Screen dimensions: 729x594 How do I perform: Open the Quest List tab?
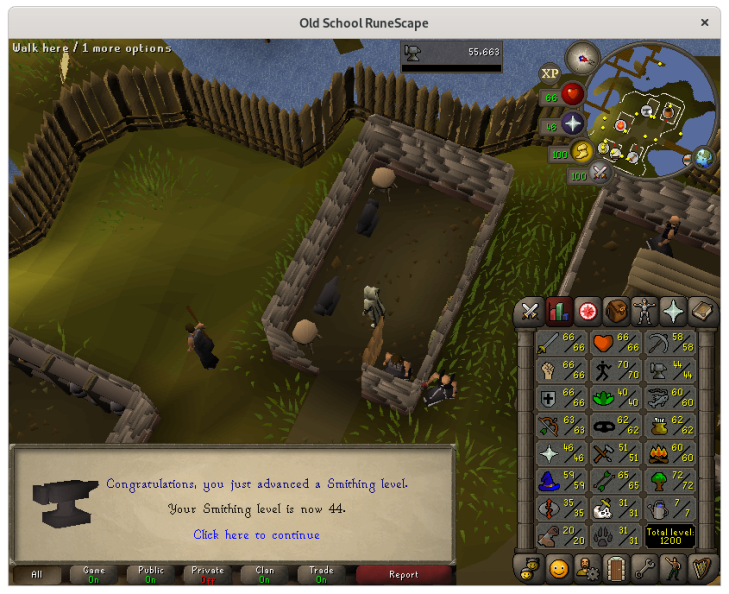coord(587,311)
